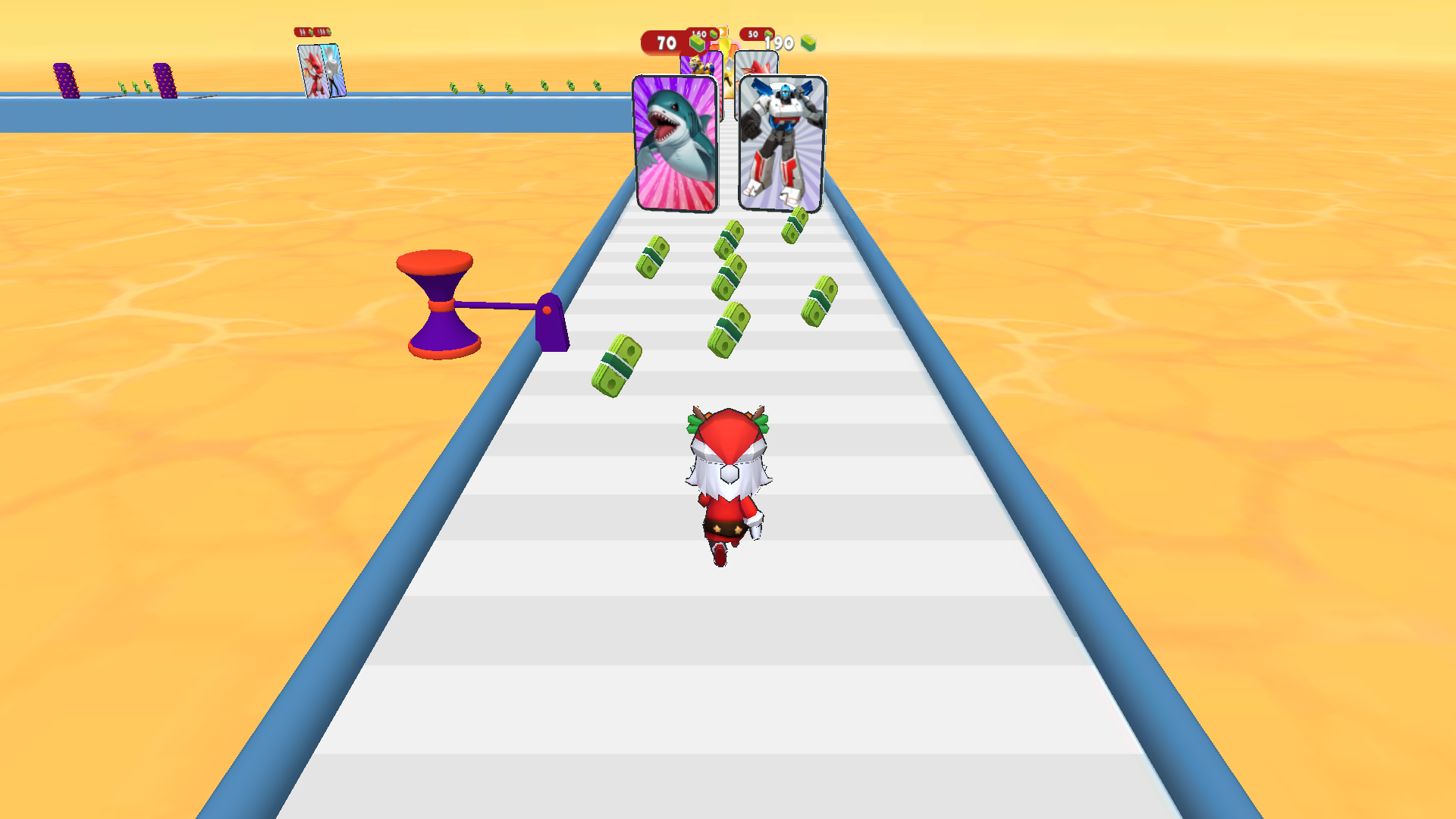The width and height of the screenshot is (1456, 819).
Task: Tap the cash stack icon next to 190
Action: 808,43
